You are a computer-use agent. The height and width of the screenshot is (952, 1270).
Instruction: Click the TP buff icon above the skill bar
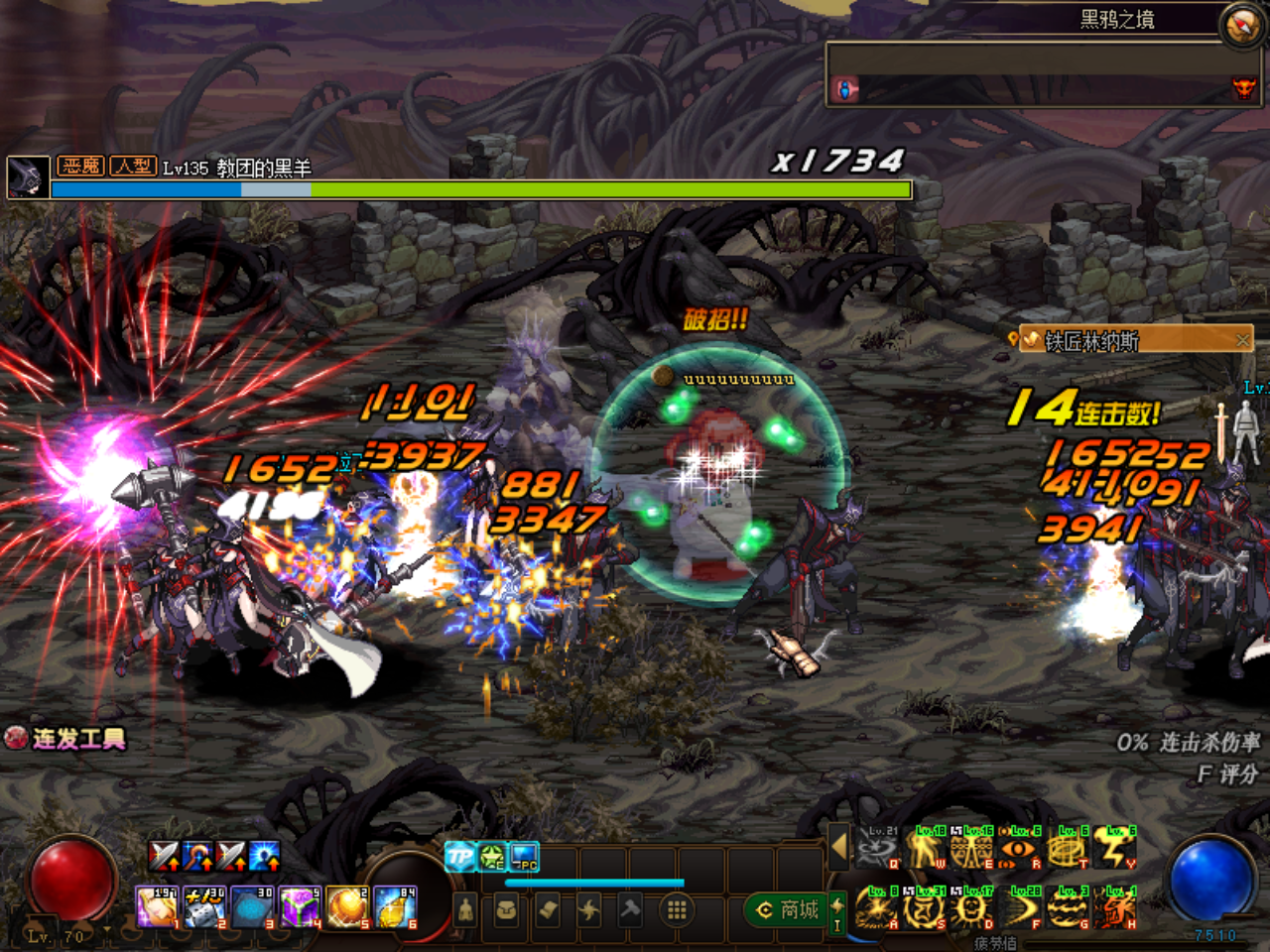[x=459, y=855]
